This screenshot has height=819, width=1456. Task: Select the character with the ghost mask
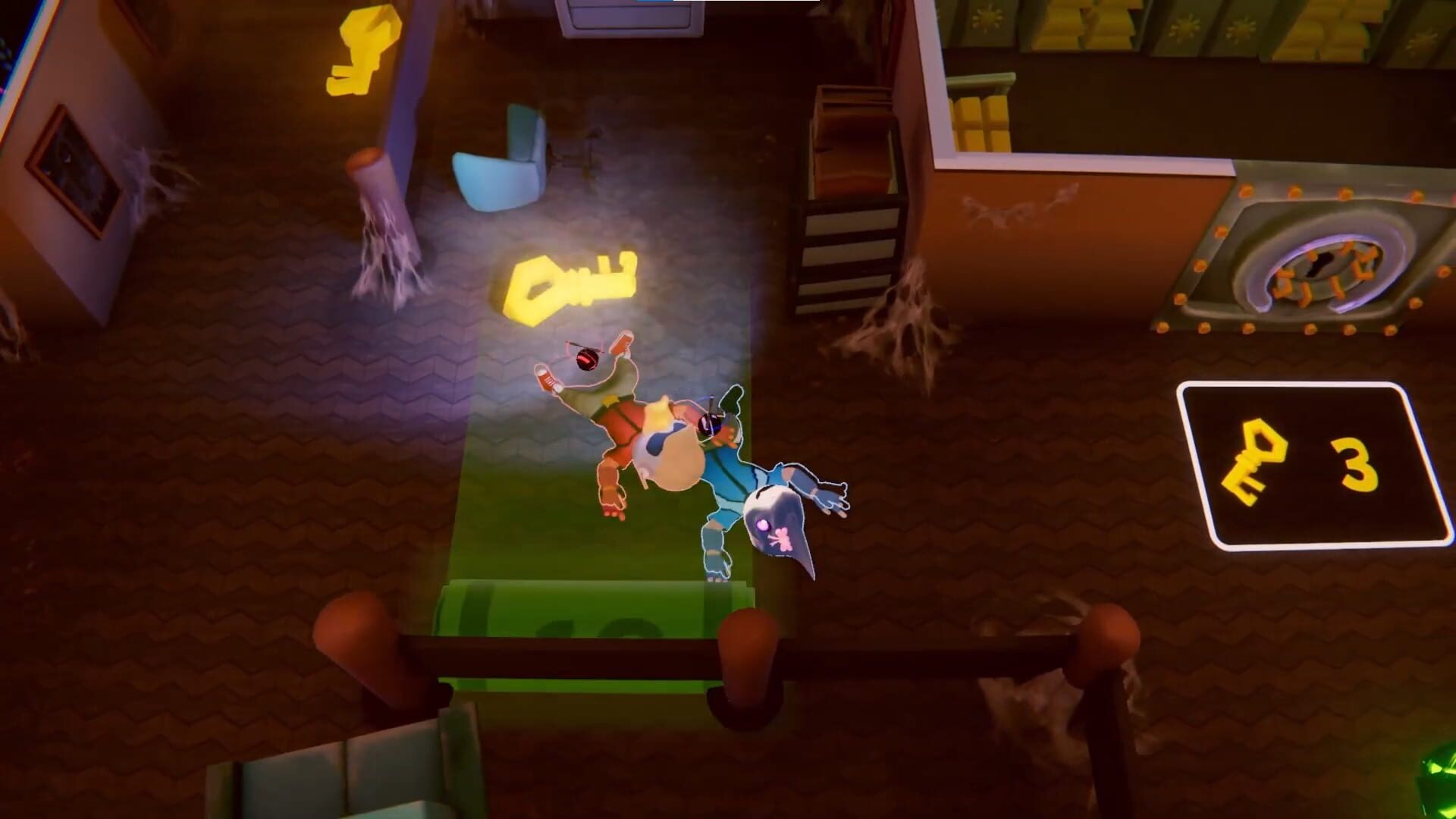pyautogui.click(x=773, y=523)
